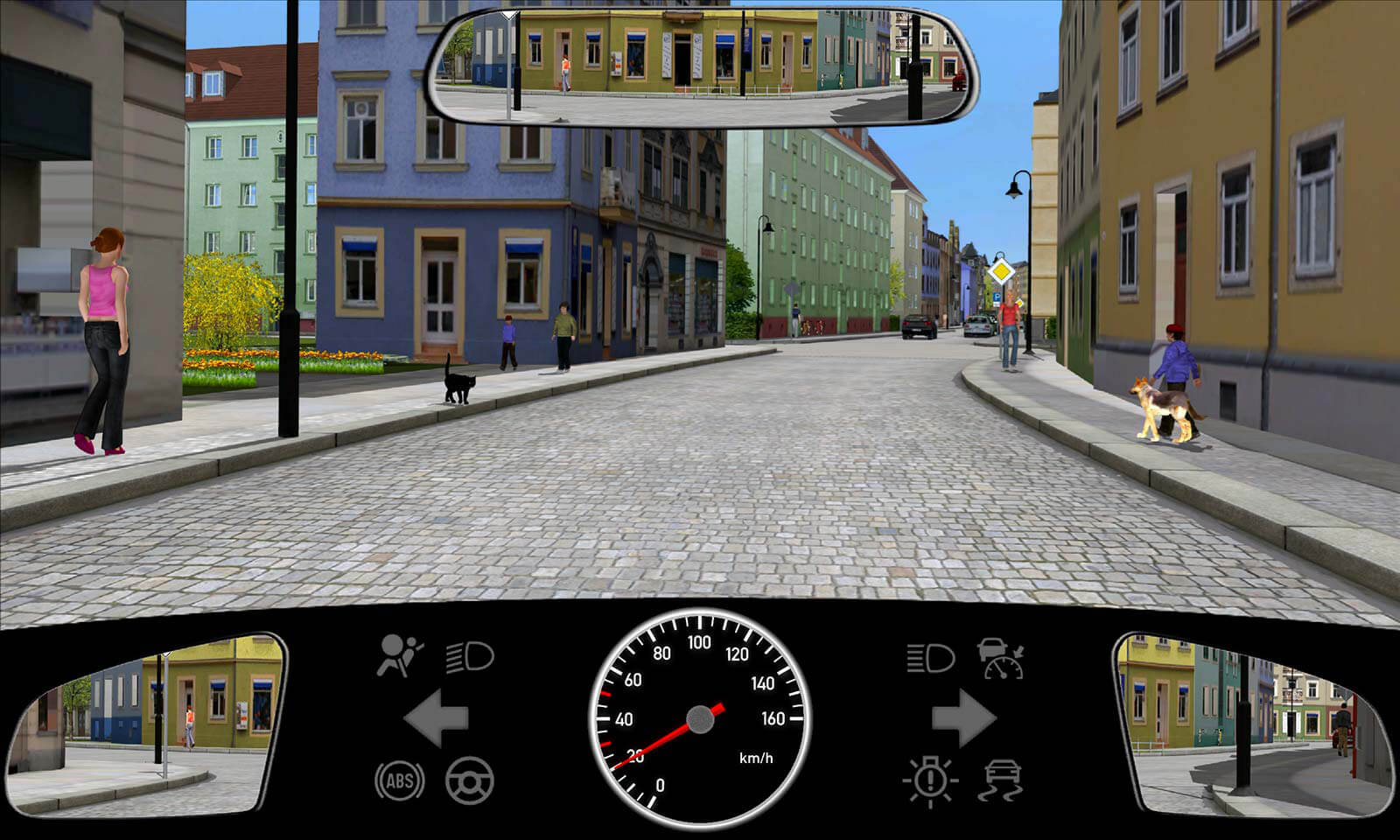The width and height of the screenshot is (1400, 840).
Task: Click the exterior light bulb warning icon
Action: click(930, 780)
